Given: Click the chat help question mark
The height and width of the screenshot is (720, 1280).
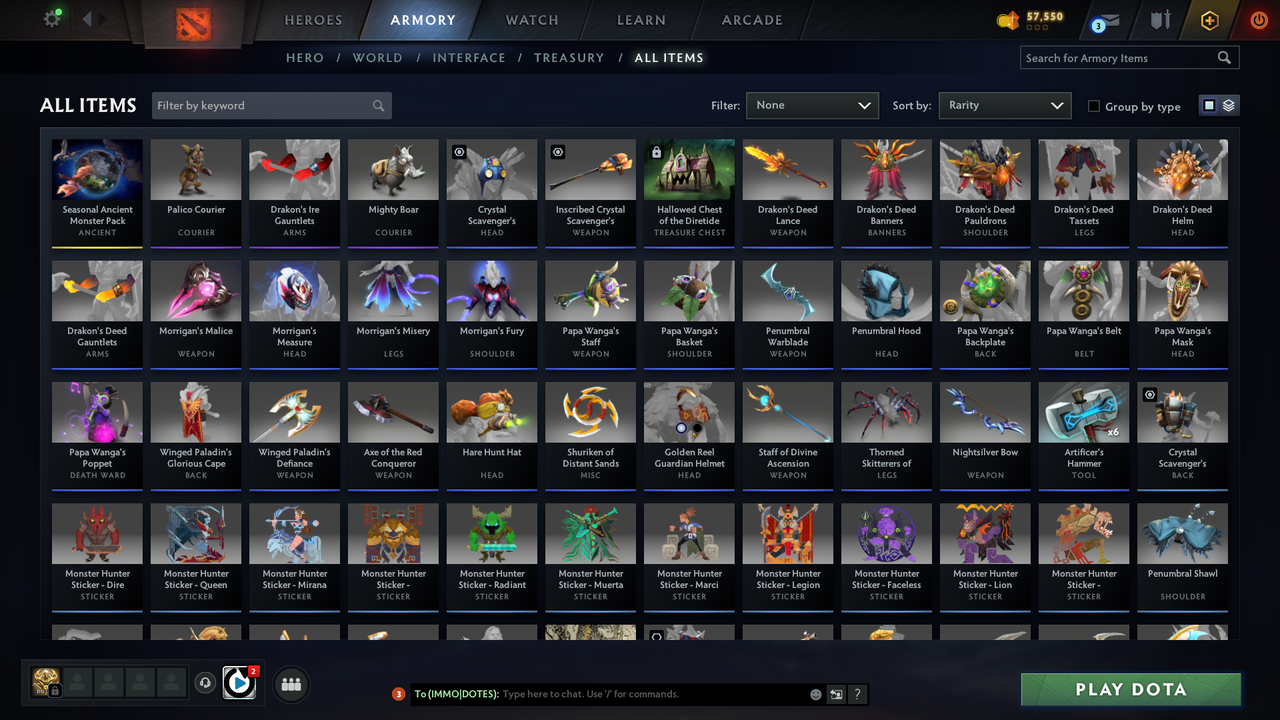Looking at the screenshot, I should point(858,694).
